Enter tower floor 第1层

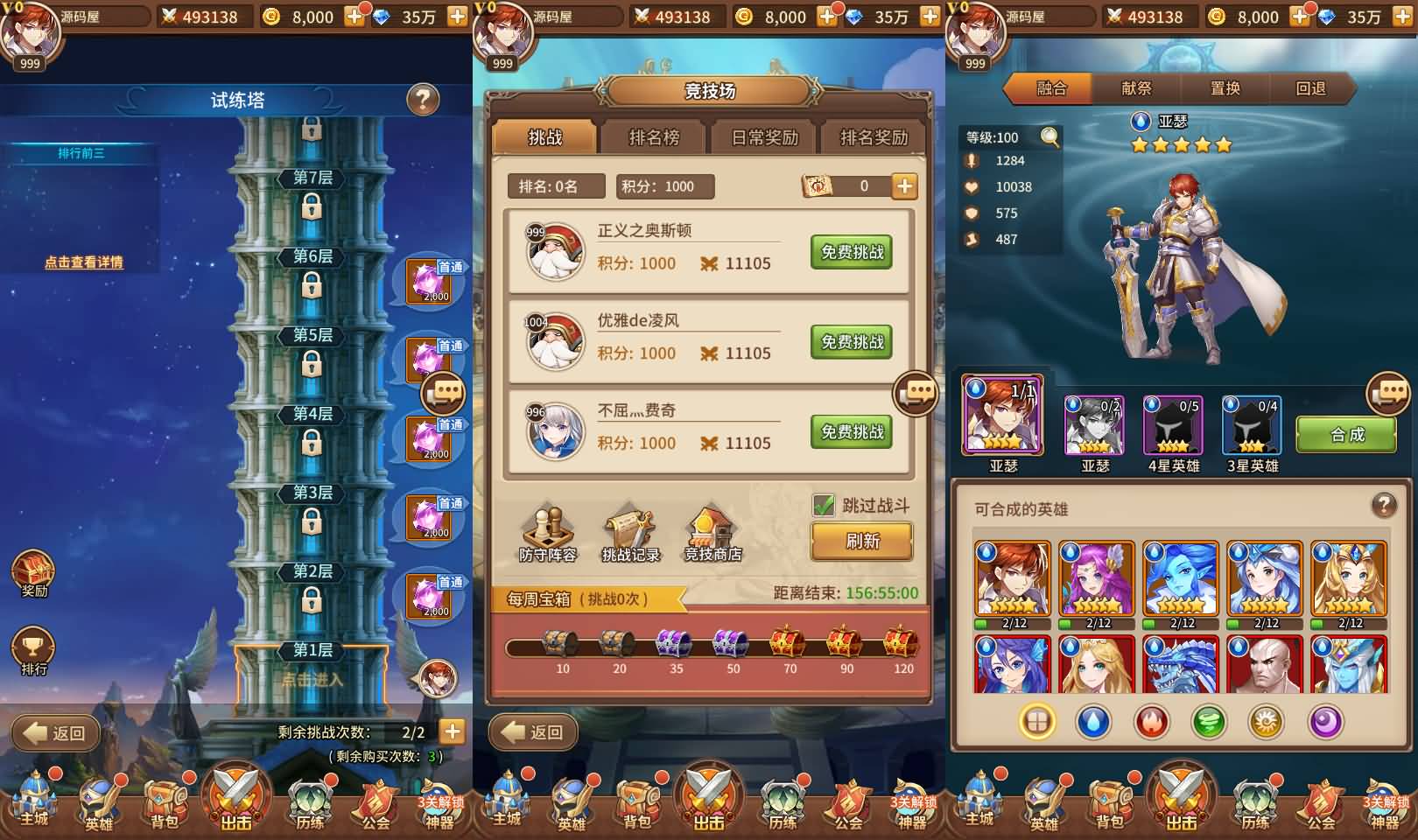(x=312, y=678)
